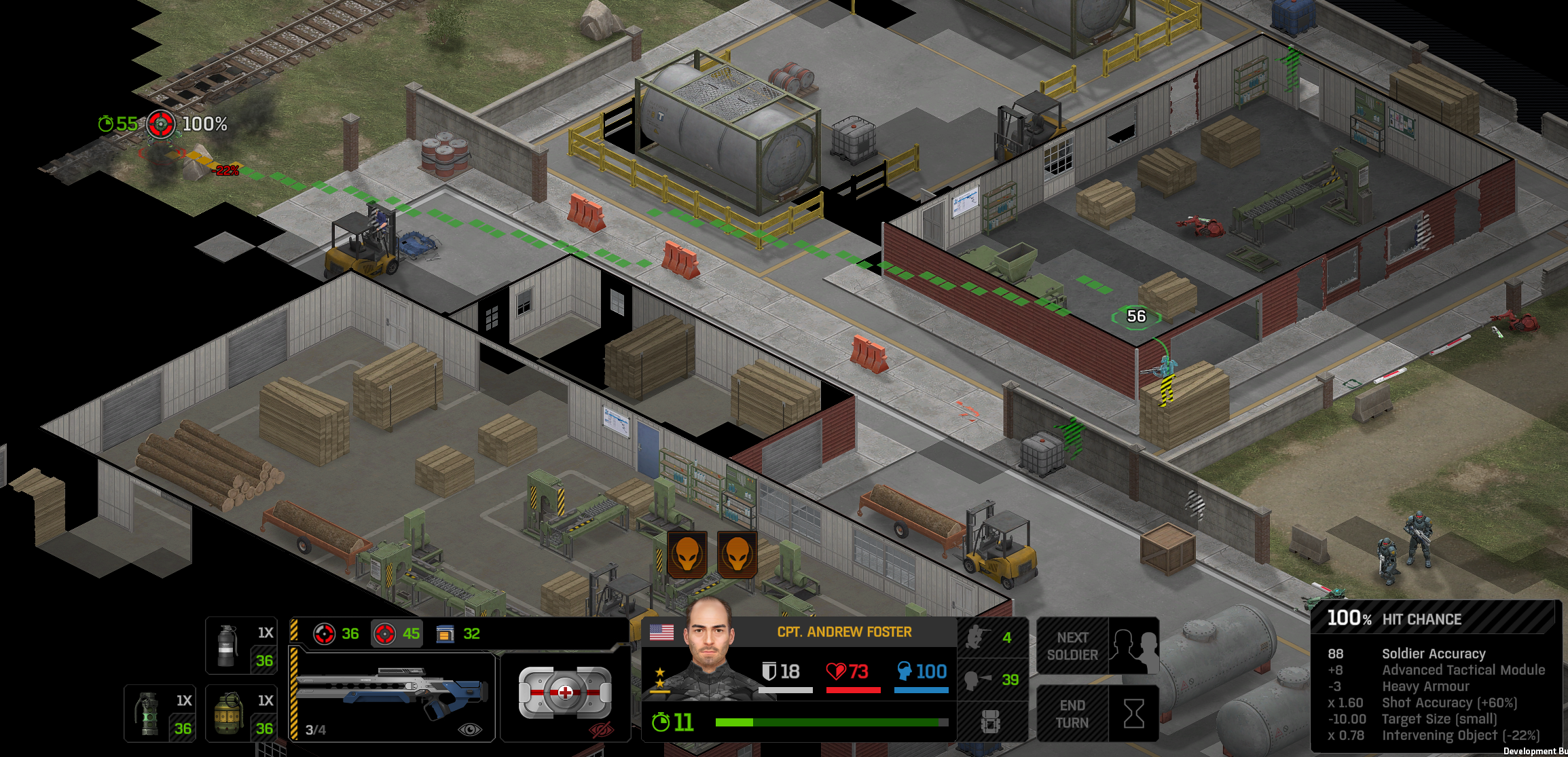The image size is (1568, 757).
Task: Toggle the eye icon on the rifle slot
Action: (470, 730)
